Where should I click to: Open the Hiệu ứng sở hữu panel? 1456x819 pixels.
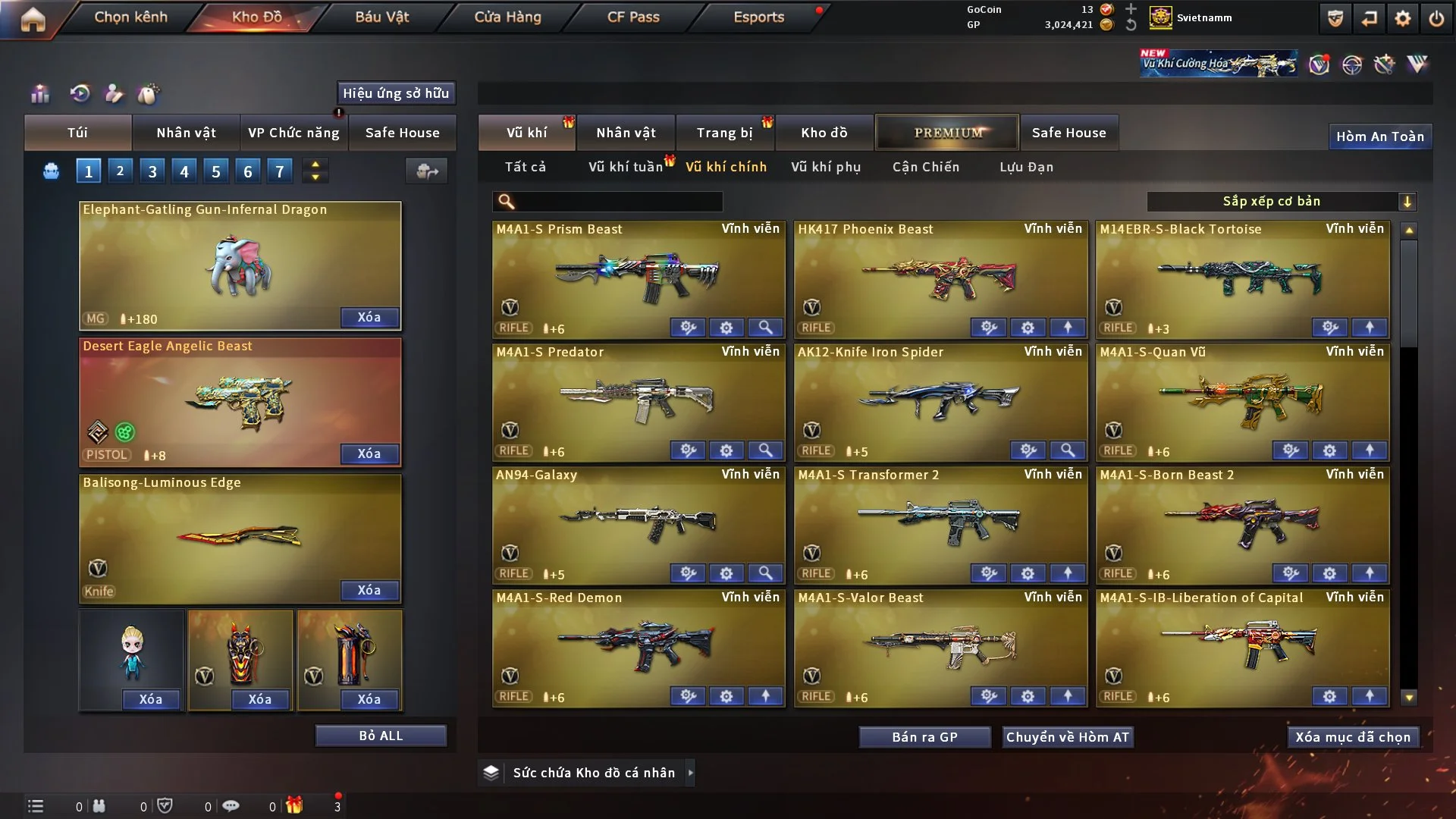(396, 93)
